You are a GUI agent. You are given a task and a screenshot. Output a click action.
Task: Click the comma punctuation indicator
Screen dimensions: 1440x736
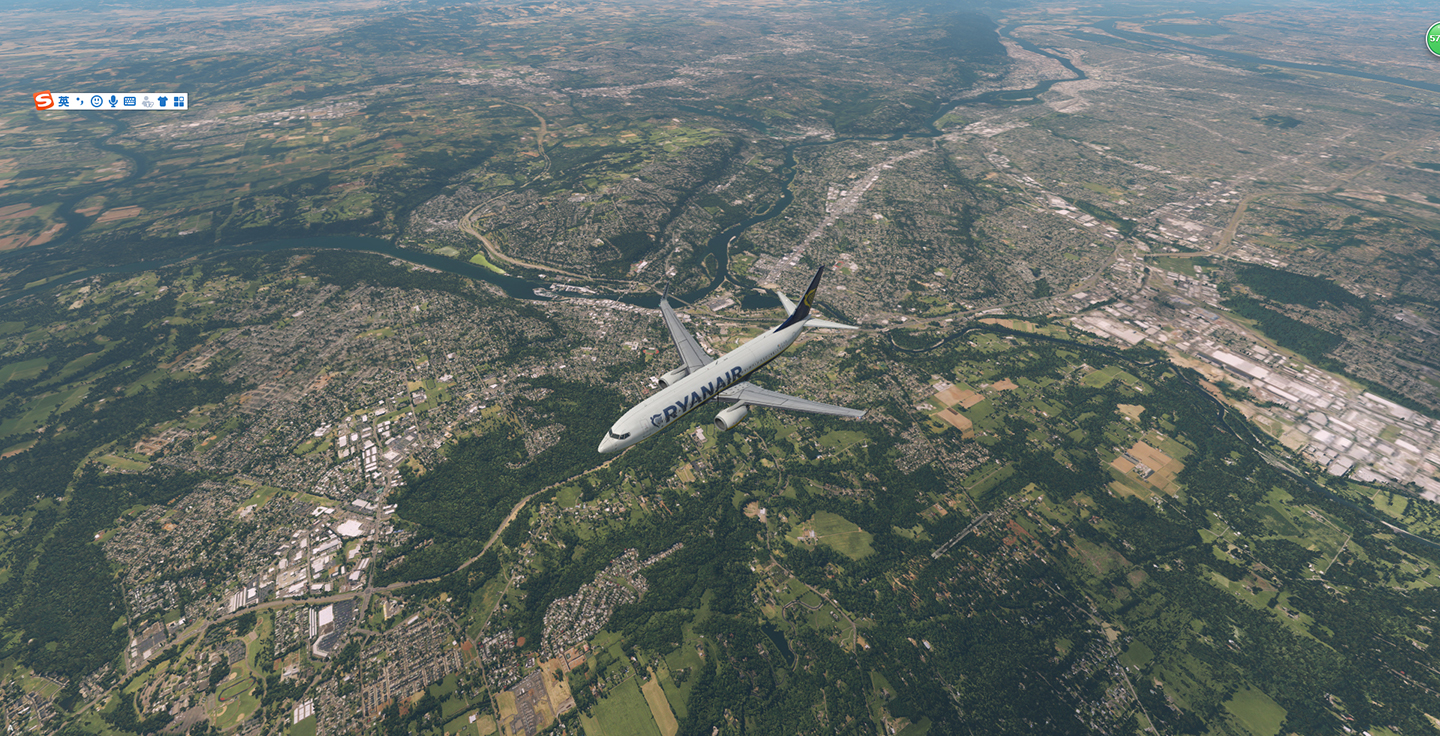coord(78,100)
